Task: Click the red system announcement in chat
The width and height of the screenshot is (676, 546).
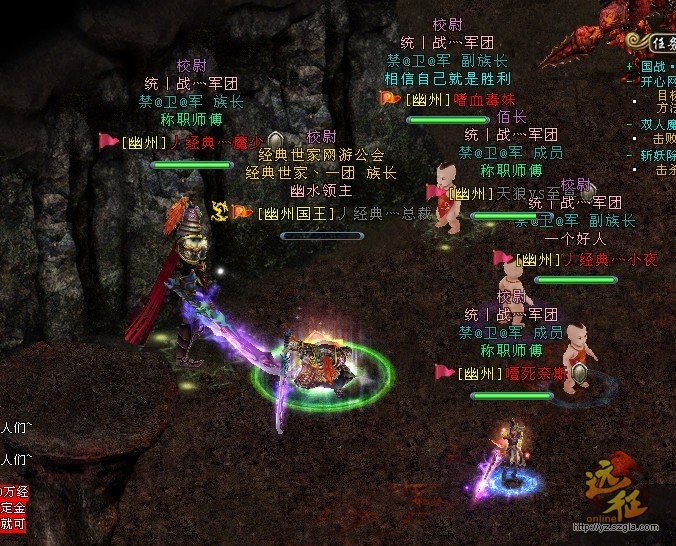Action: pyautogui.click(x=14, y=507)
